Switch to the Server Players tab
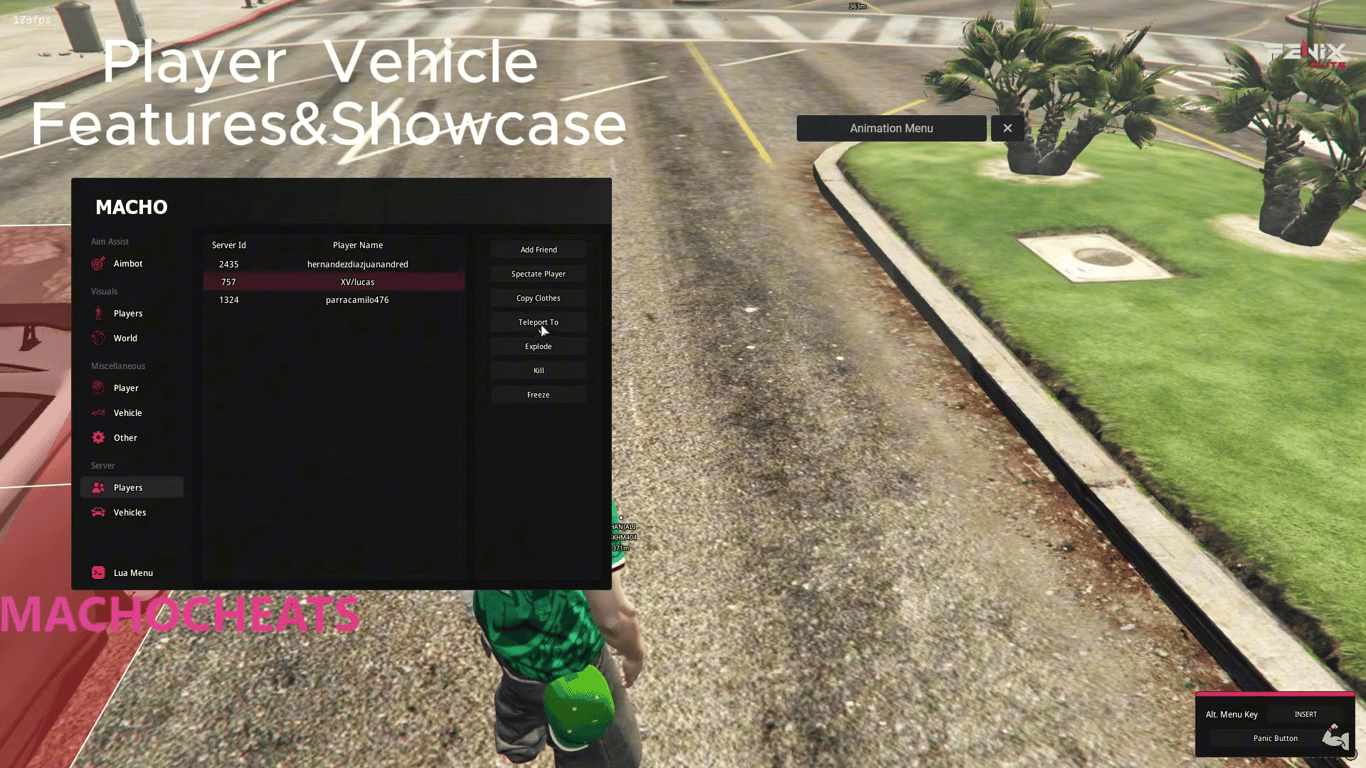1366x768 pixels. coord(128,487)
